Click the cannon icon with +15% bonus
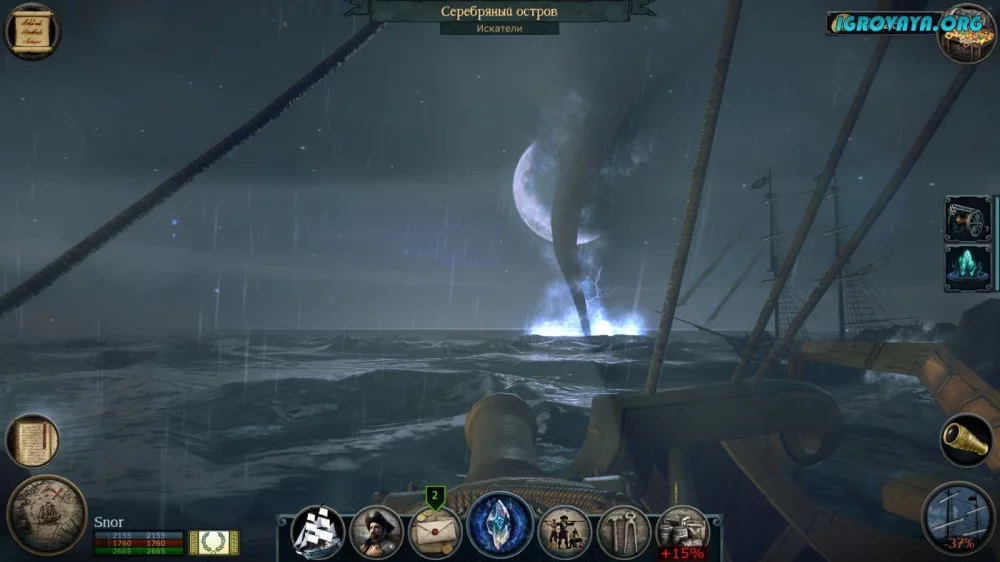This screenshot has width=1000, height=562. tap(682, 532)
